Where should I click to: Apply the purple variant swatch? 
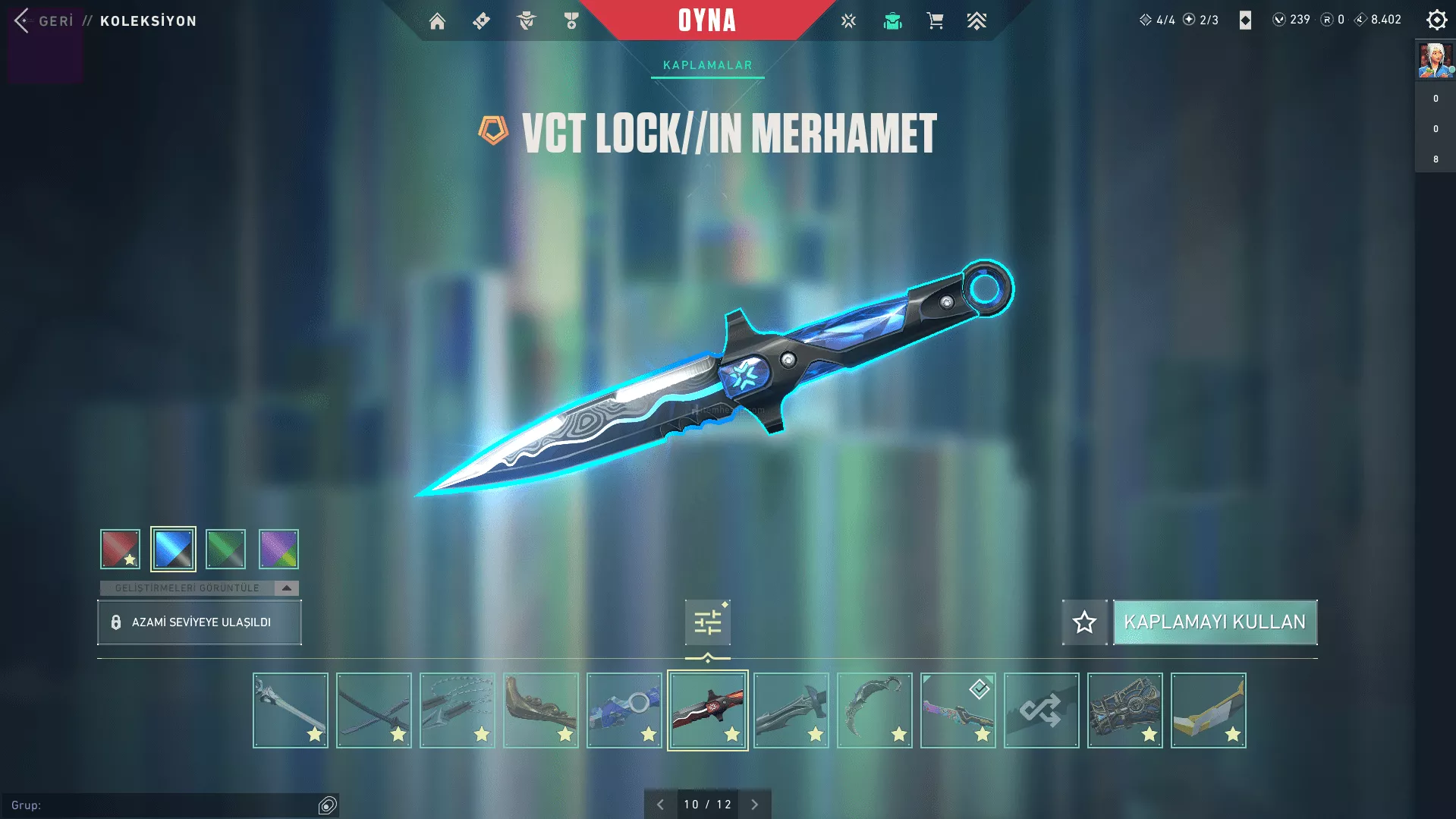coord(278,549)
